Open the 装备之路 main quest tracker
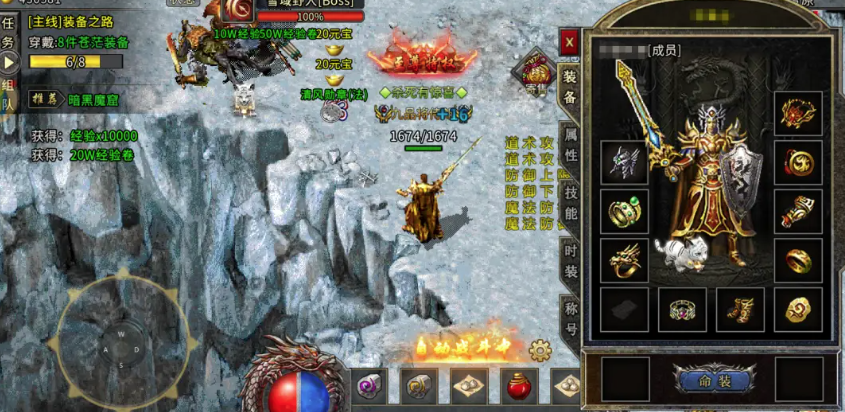 [x=70, y=21]
